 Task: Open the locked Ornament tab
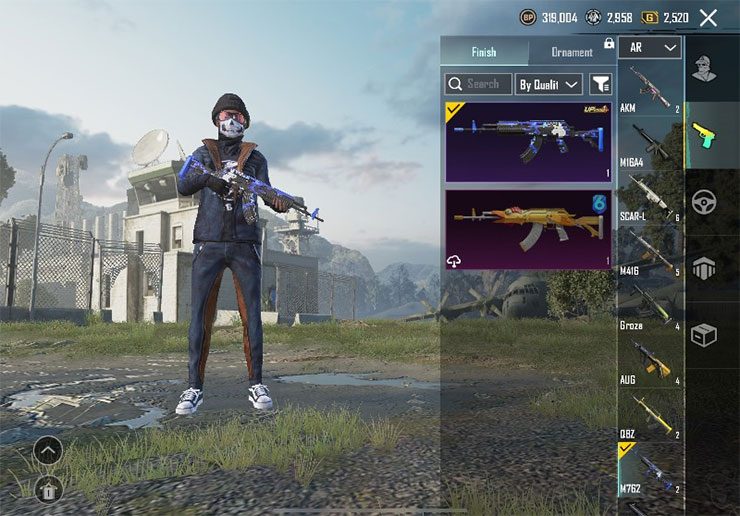click(x=571, y=52)
